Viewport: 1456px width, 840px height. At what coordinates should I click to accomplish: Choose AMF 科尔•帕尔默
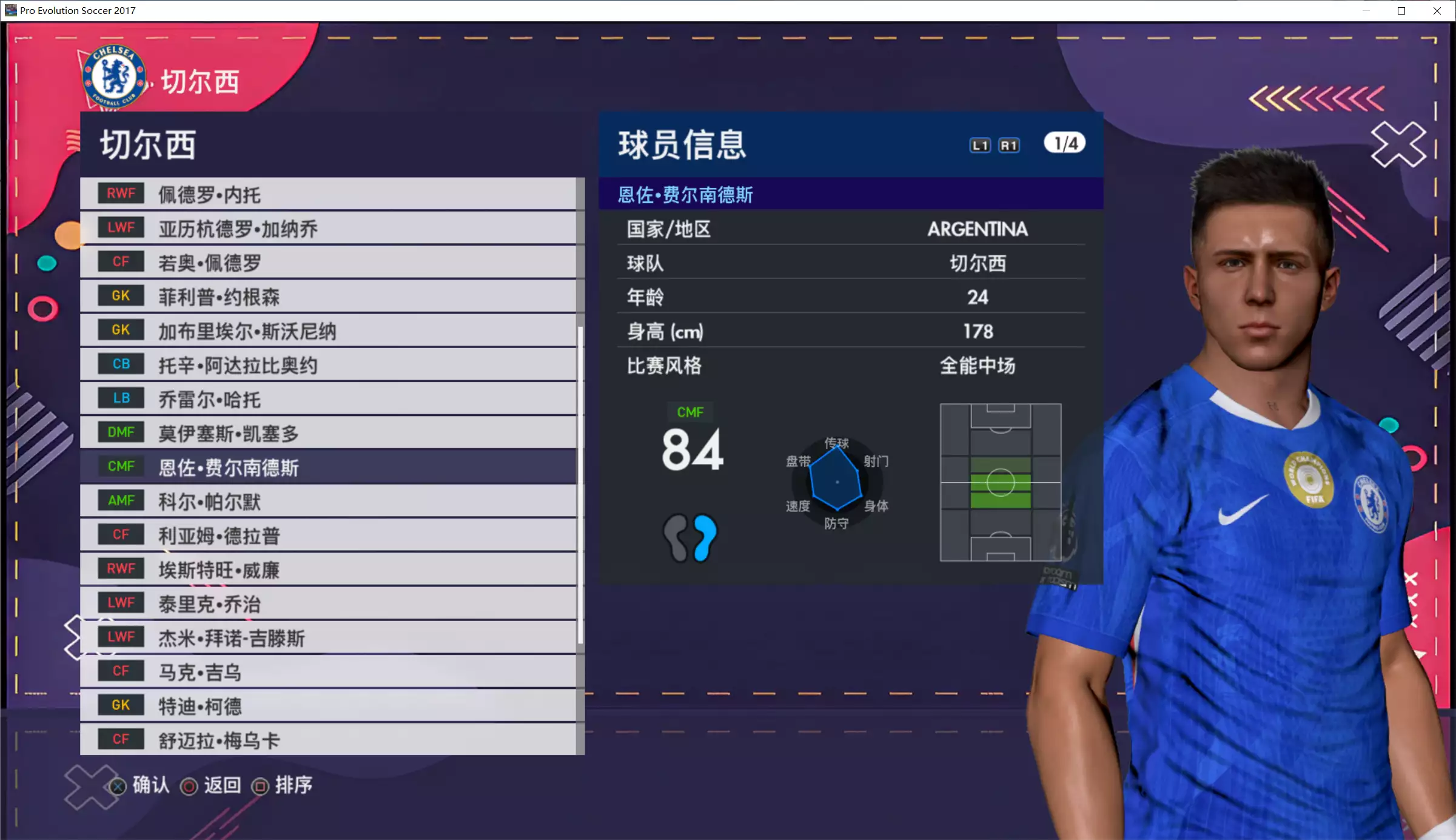click(x=327, y=501)
